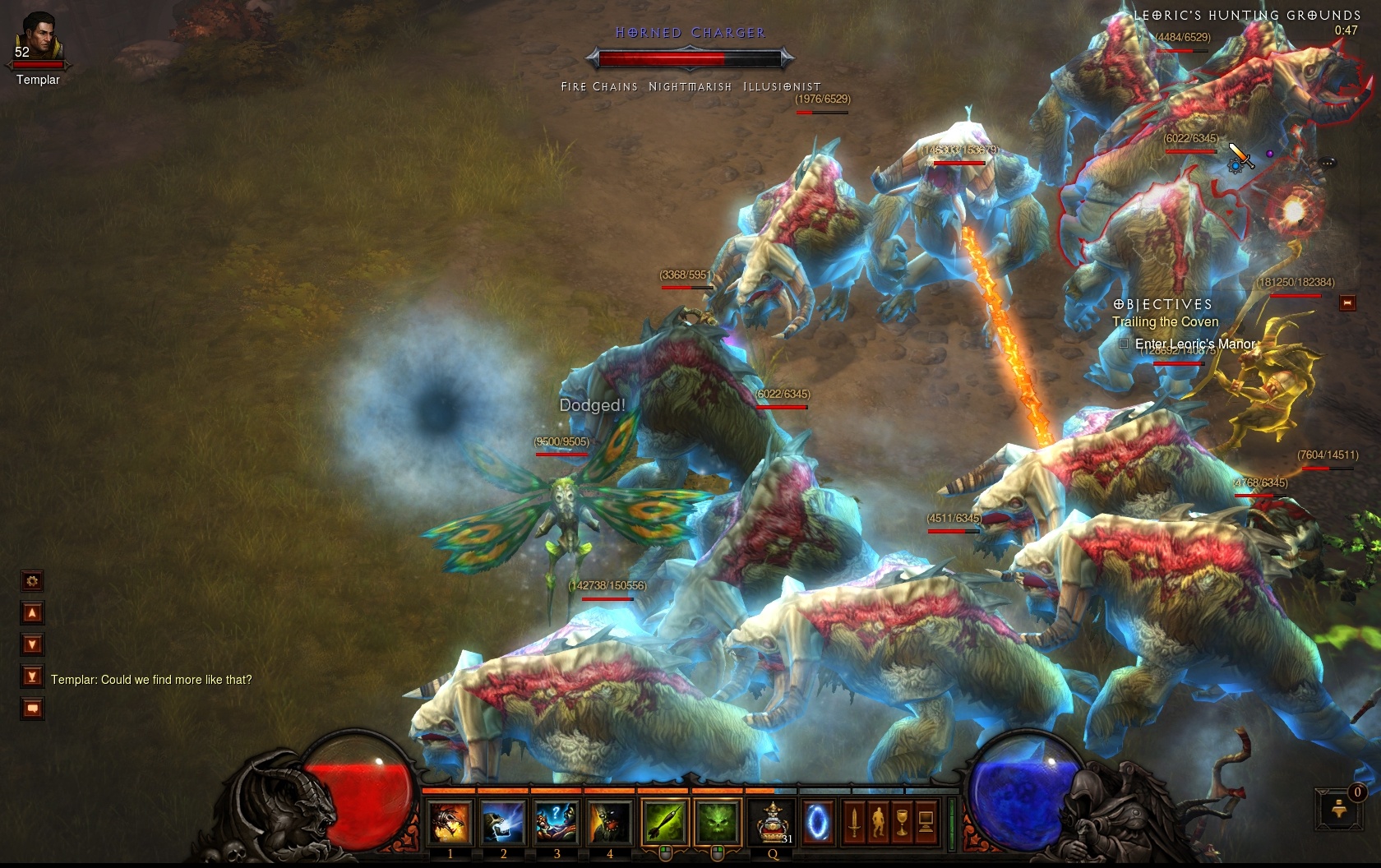Open the character Inventory button
The height and width of the screenshot is (868, 1381).
878,822
